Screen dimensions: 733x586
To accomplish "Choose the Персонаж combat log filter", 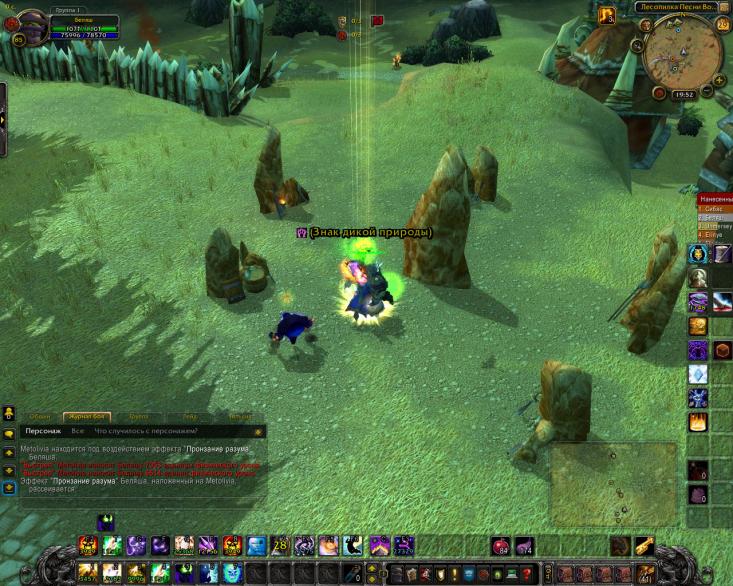I will point(44,431).
